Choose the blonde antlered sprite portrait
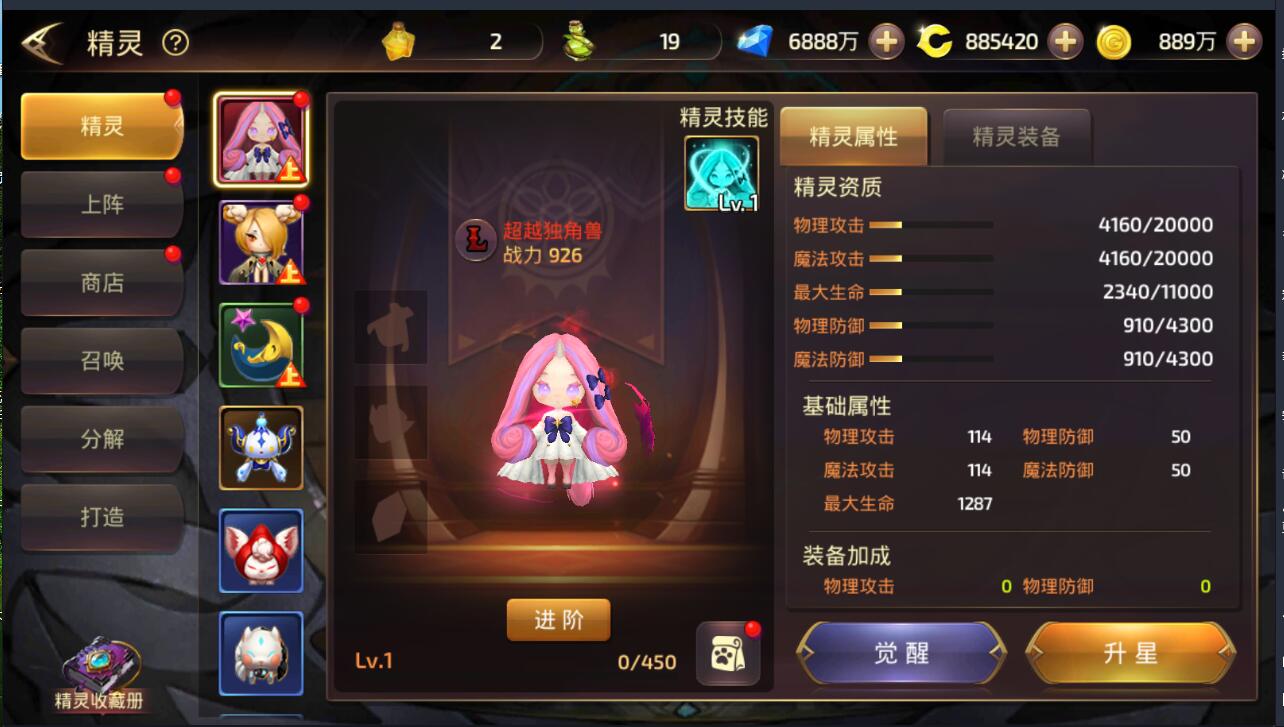This screenshot has width=1284, height=727. 261,243
